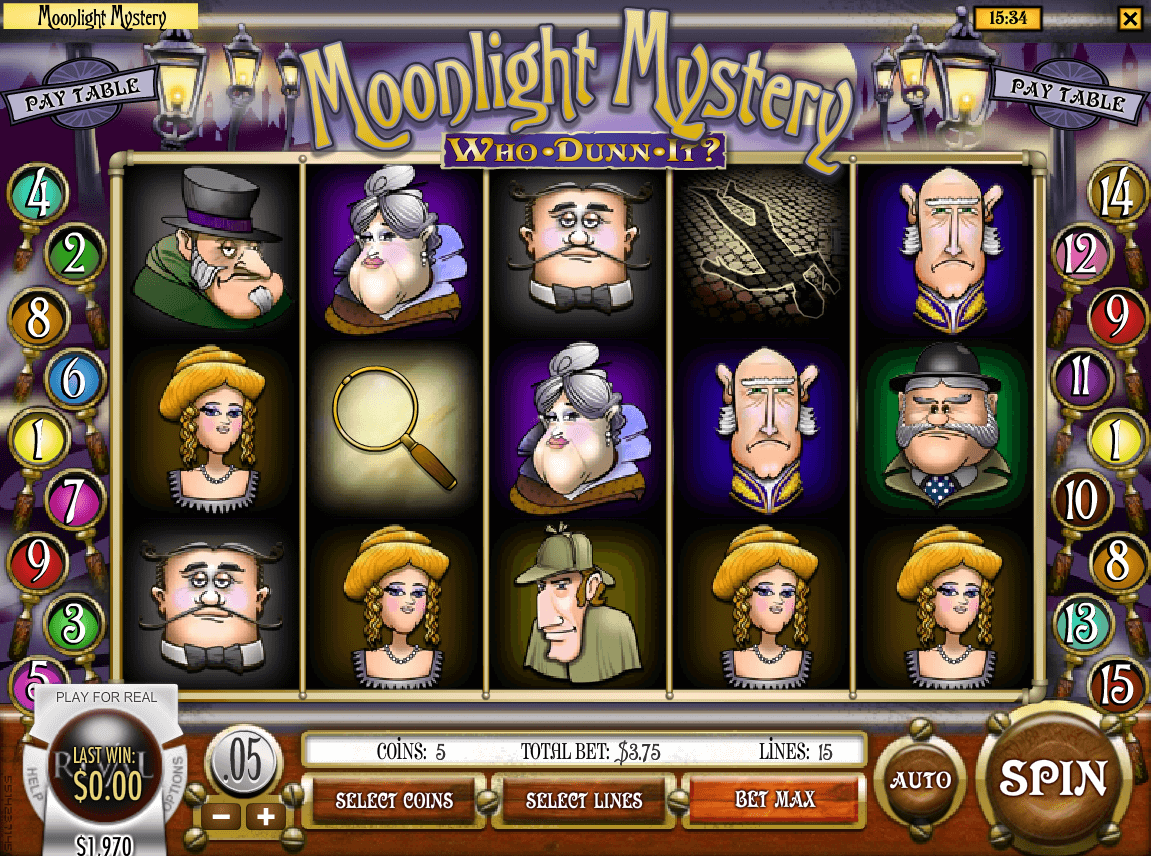Click the Play For Real banner
The width and height of the screenshot is (1151, 856).
[106, 697]
